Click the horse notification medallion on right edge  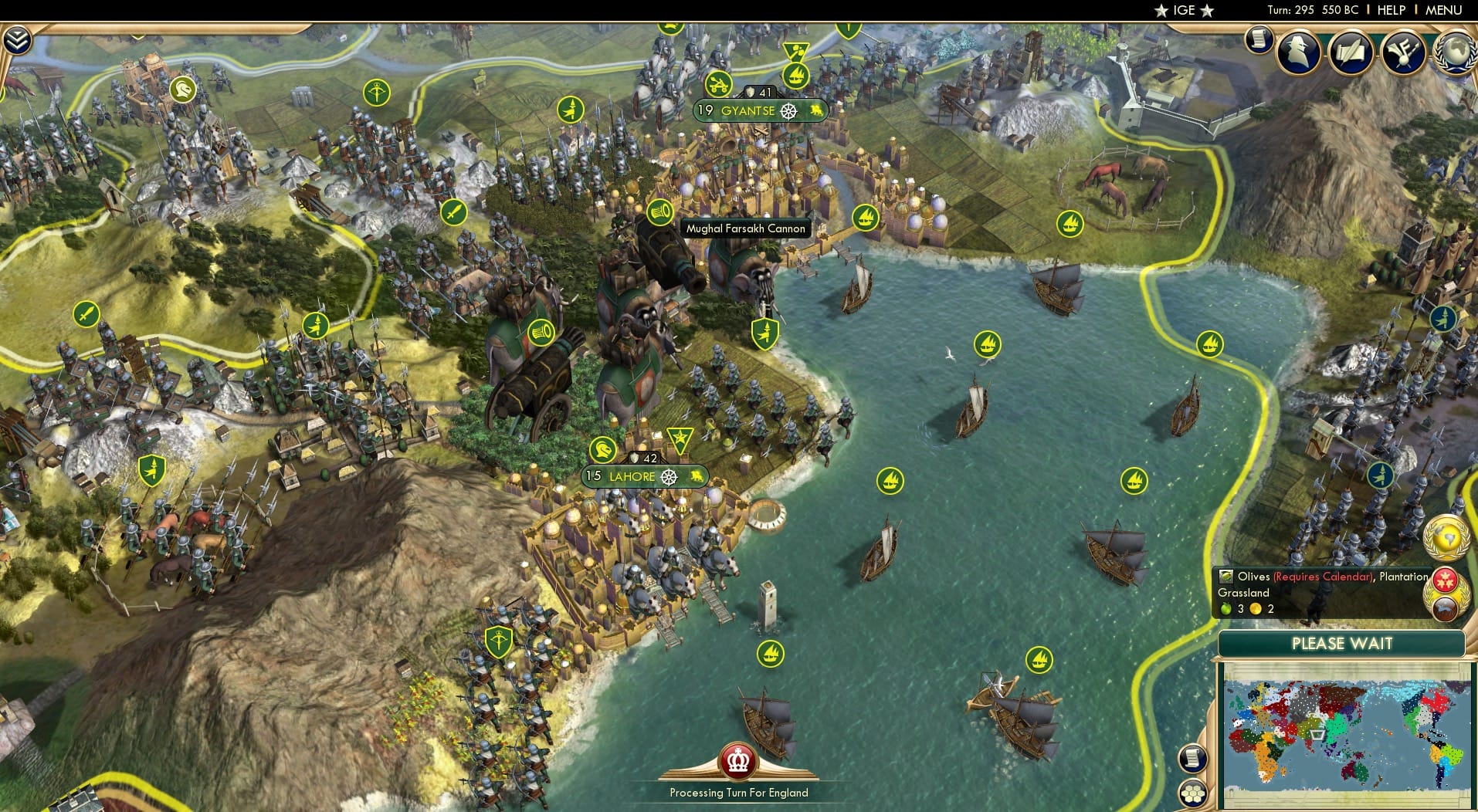tap(1445, 608)
